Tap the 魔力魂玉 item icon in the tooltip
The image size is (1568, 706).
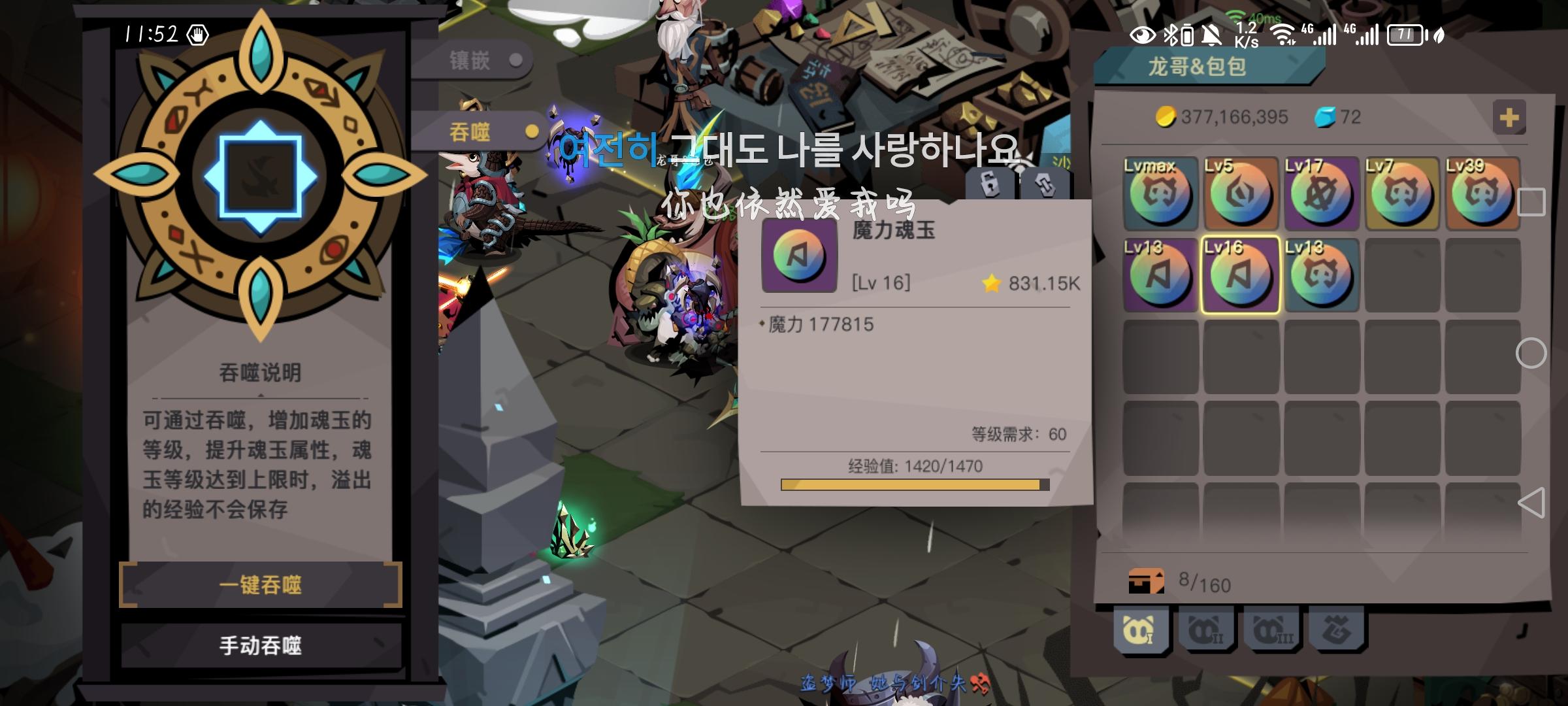[798, 255]
